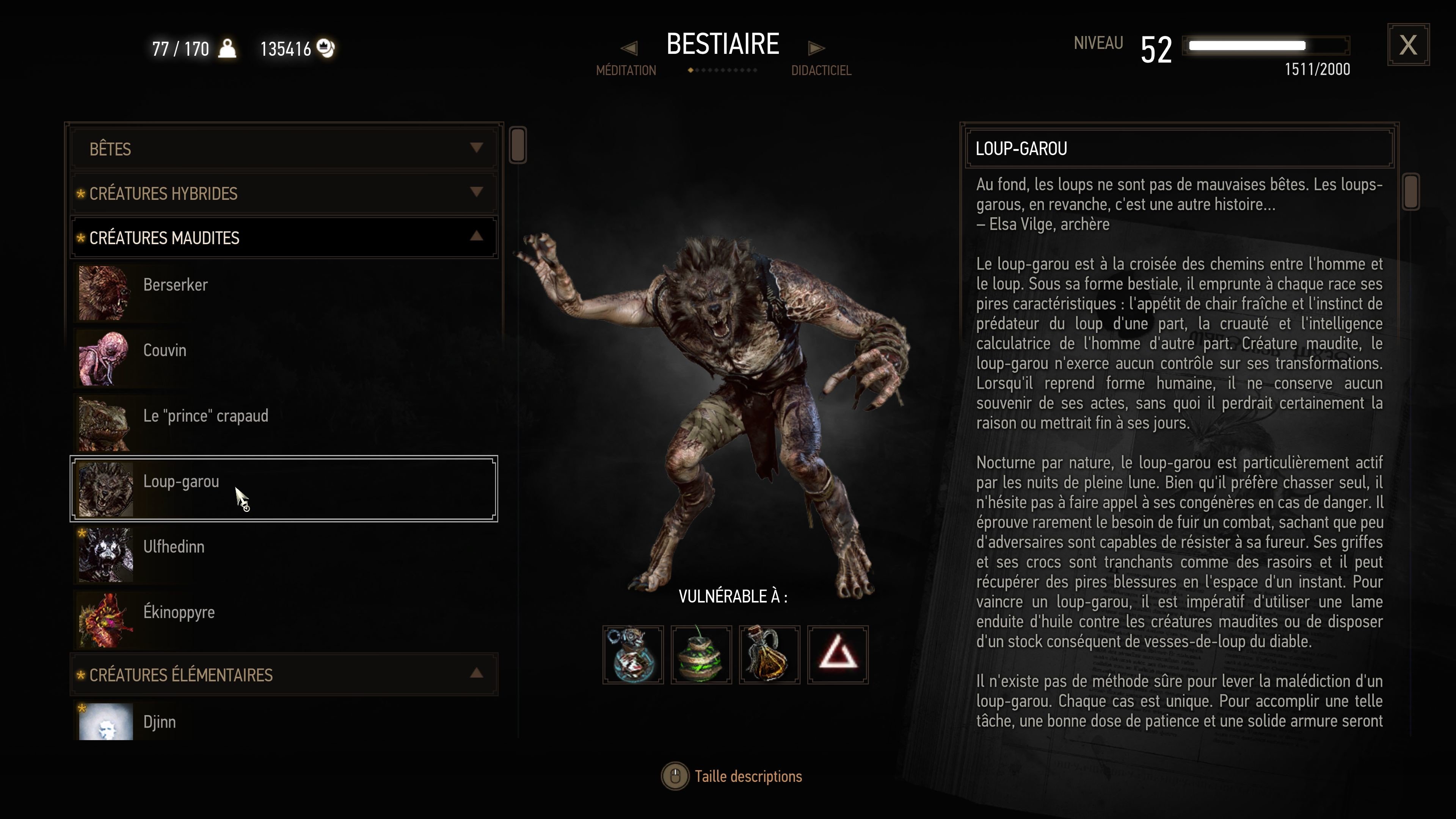Click the moon dust bomb vulnerability icon
1456x819 pixels.
click(x=633, y=654)
